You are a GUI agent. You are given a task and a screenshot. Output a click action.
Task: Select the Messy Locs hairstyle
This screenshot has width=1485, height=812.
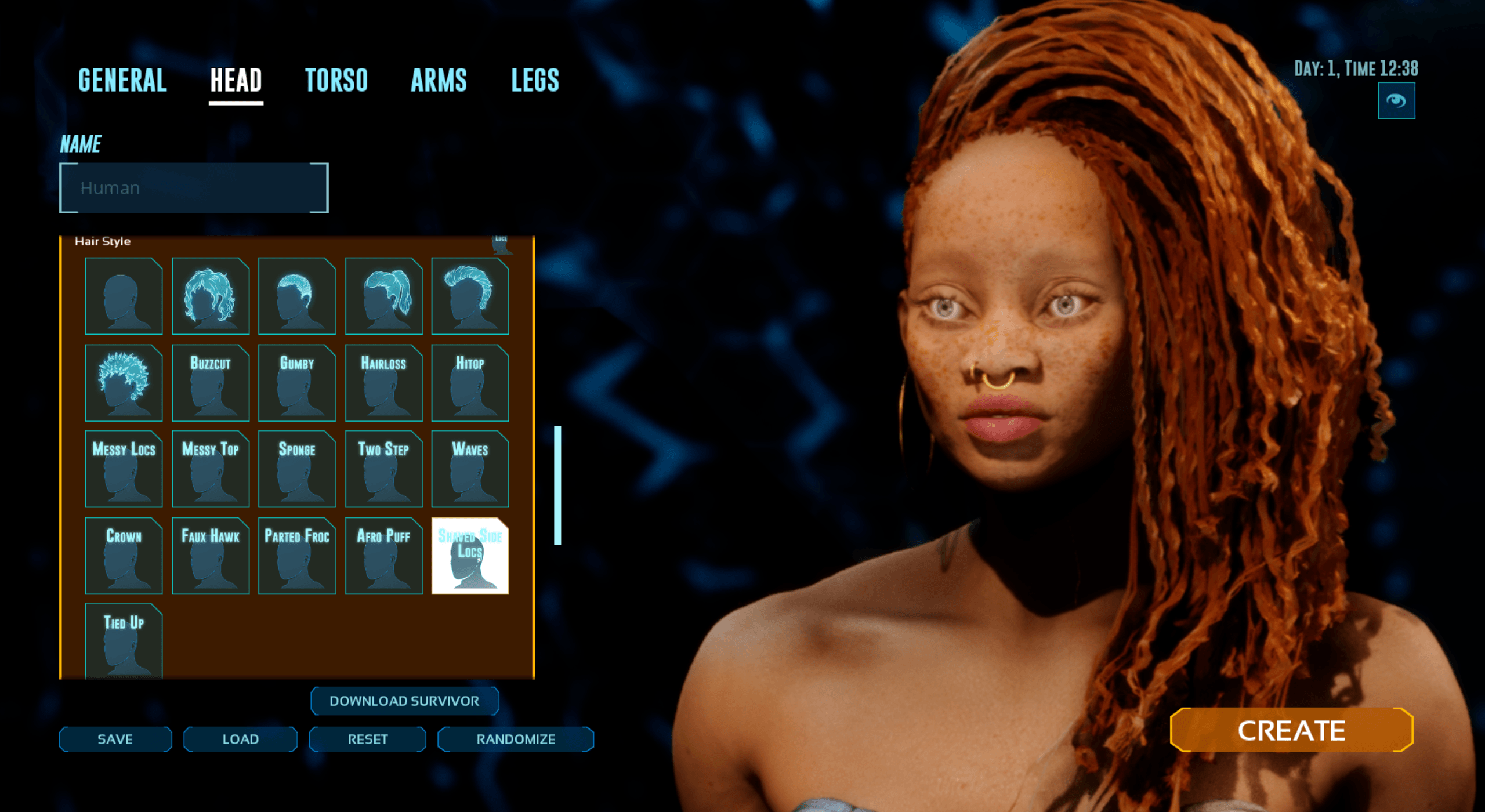pyautogui.click(x=124, y=469)
